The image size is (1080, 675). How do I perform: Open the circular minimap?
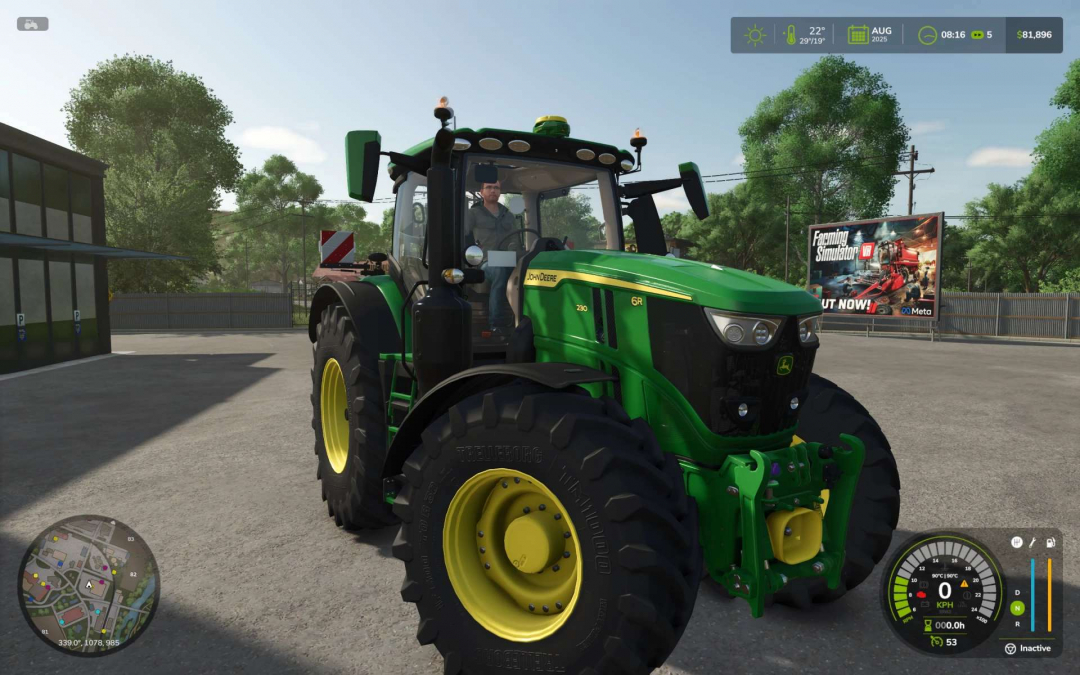point(88,585)
